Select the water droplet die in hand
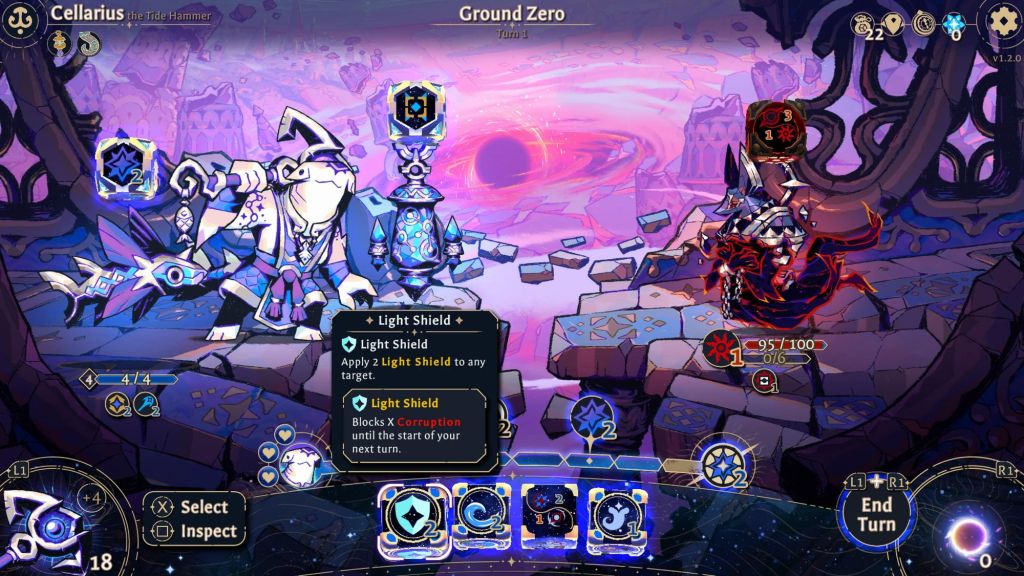This screenshot has height=576, width=1024. 616,516
